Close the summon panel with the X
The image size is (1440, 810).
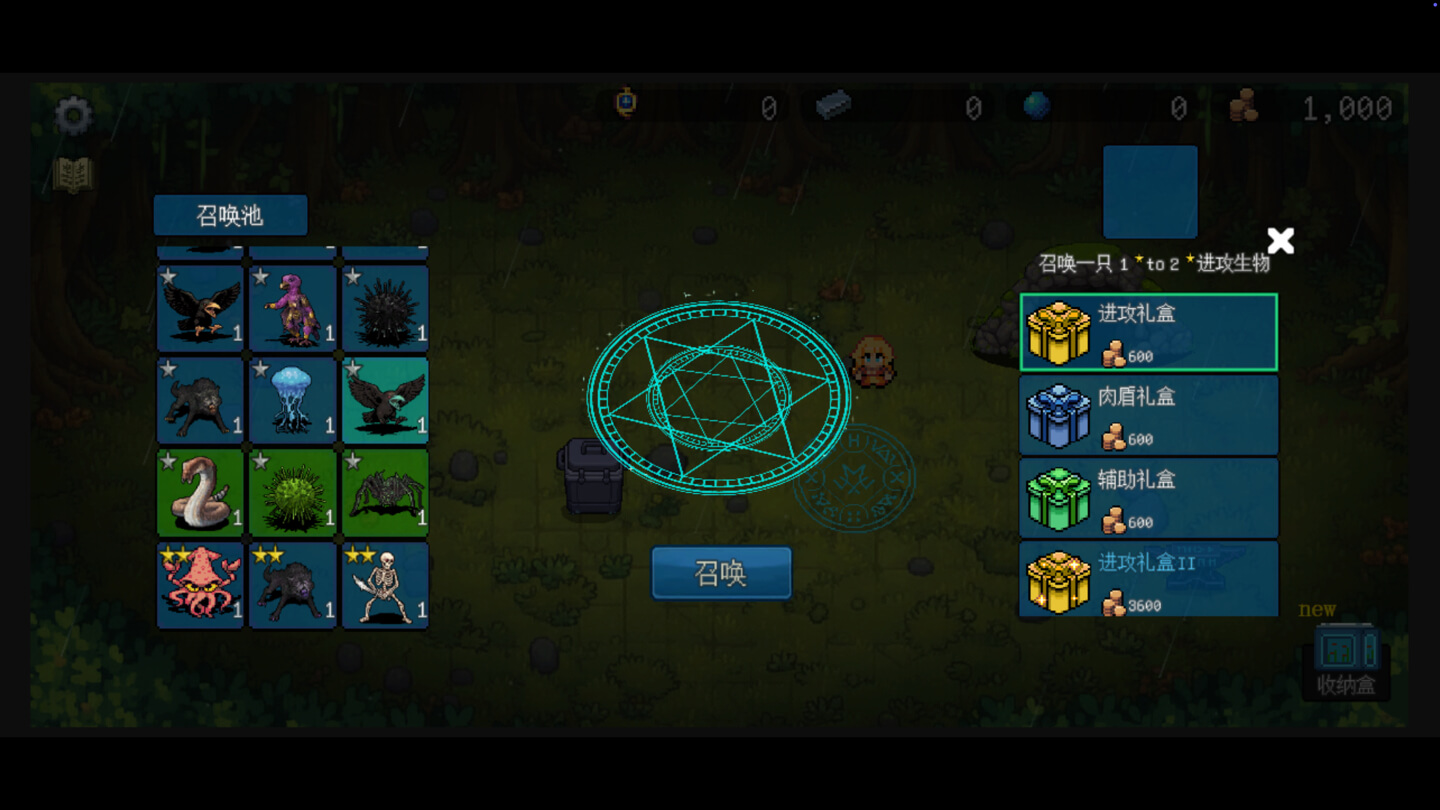[1280, 241]
